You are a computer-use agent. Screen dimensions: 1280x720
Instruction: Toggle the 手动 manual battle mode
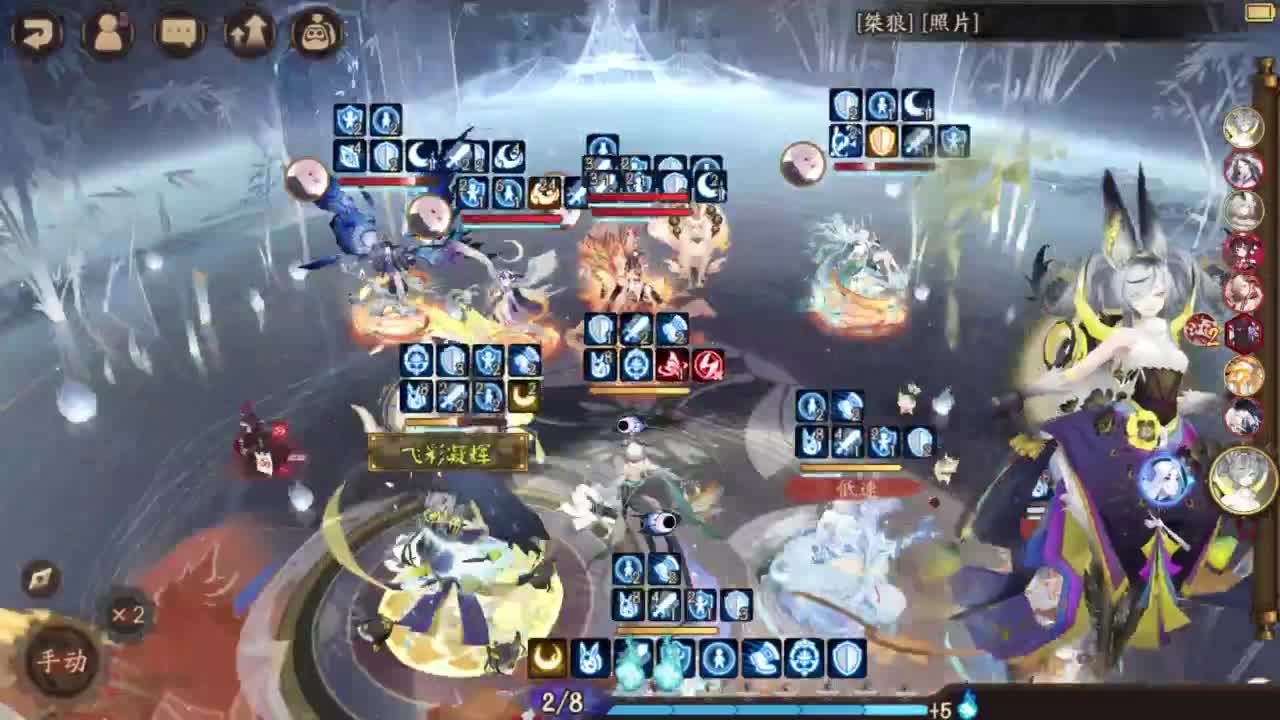pyautogui.click(x=60, y=662)
